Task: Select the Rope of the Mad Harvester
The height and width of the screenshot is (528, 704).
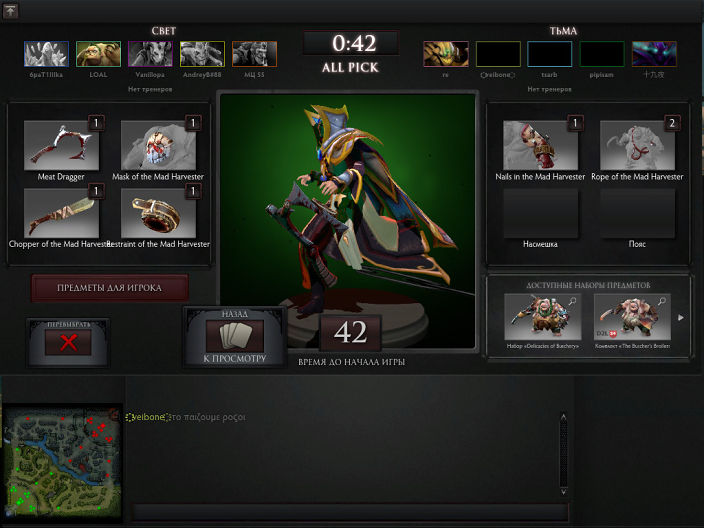Action: pyautogui.click(x=638, y=145)
